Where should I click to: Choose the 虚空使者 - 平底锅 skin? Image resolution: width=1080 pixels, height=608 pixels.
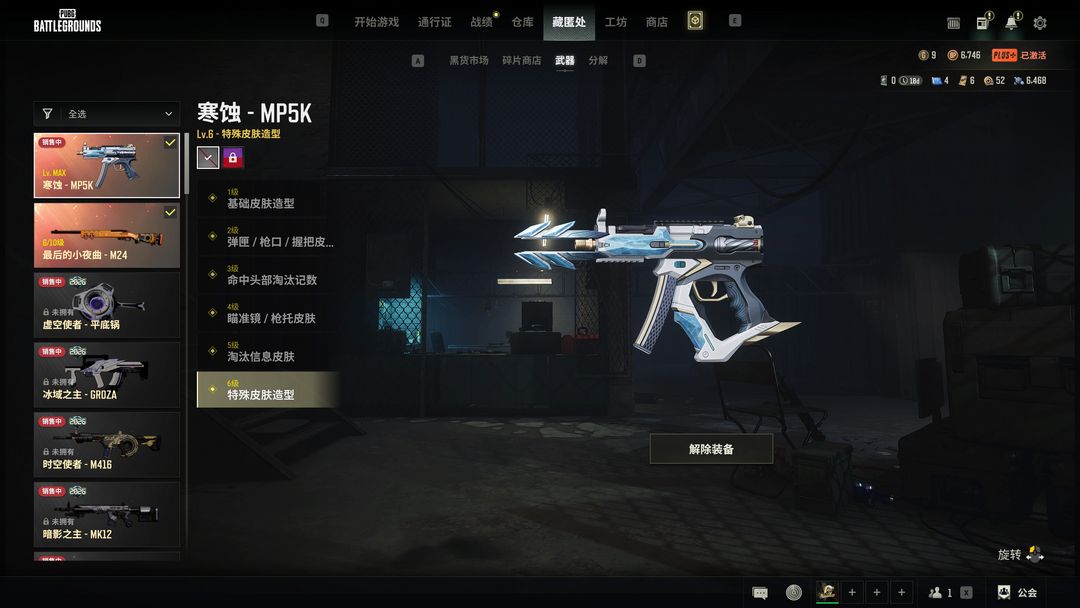click(x=107, y=305)
